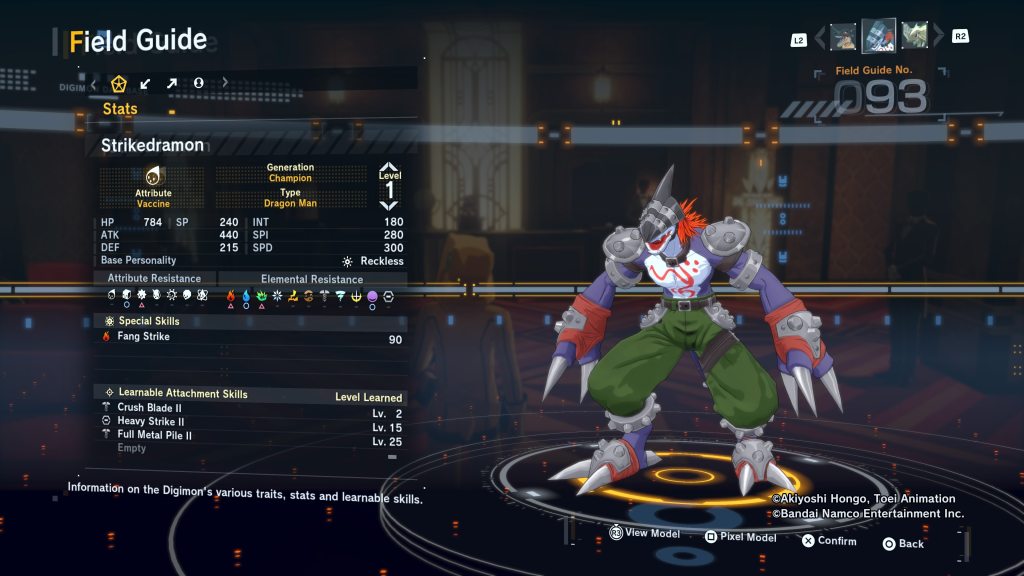
Task: Select the Fang Strike special skill row
Action: click(250, 338)
